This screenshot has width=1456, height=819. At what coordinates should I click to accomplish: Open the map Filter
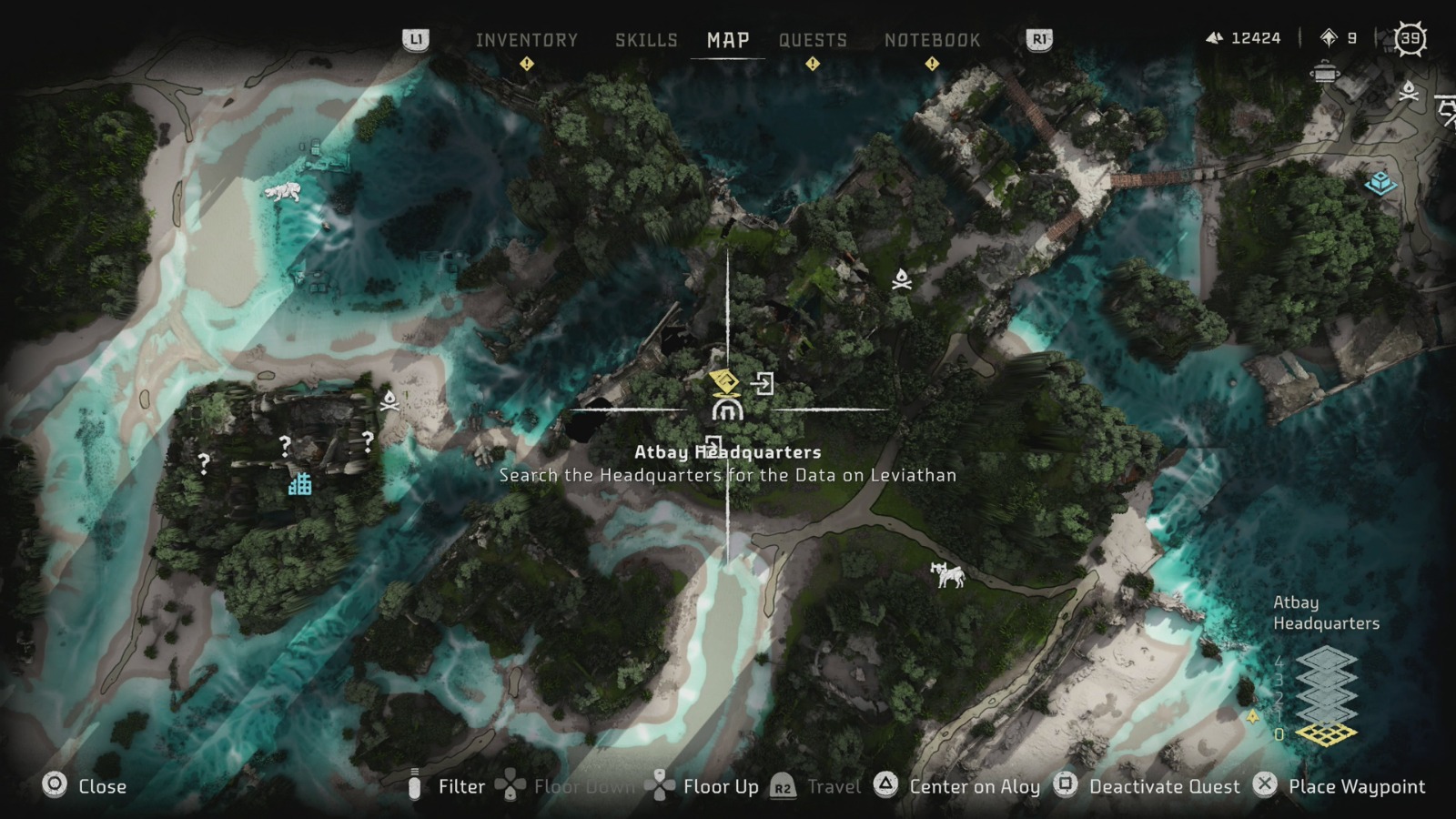[x=463, y=786]
